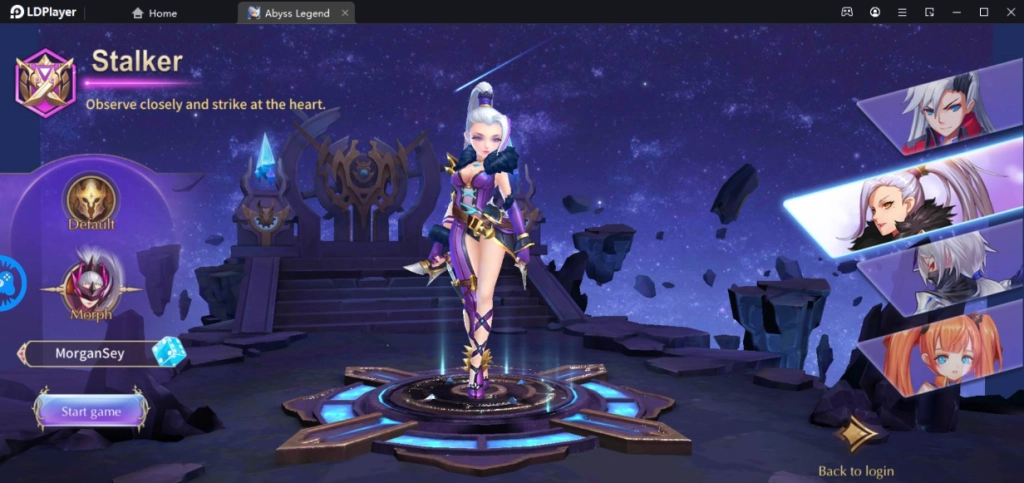The height and width of the screenshot is (483, 1024).
Task: Start the game with Stalker
Action: point(91,411)
